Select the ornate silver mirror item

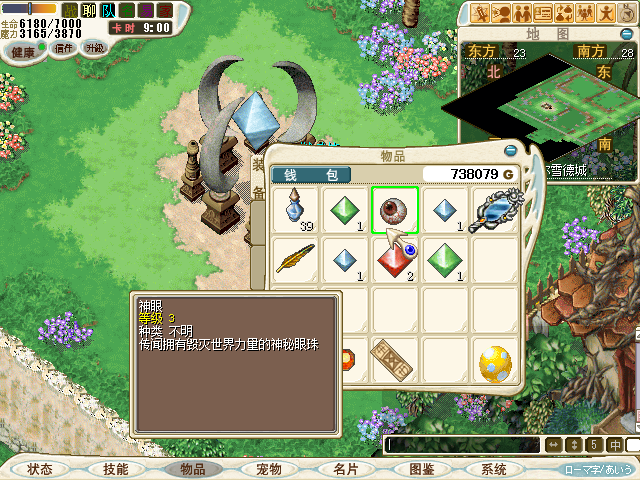[x=495, y=210]
